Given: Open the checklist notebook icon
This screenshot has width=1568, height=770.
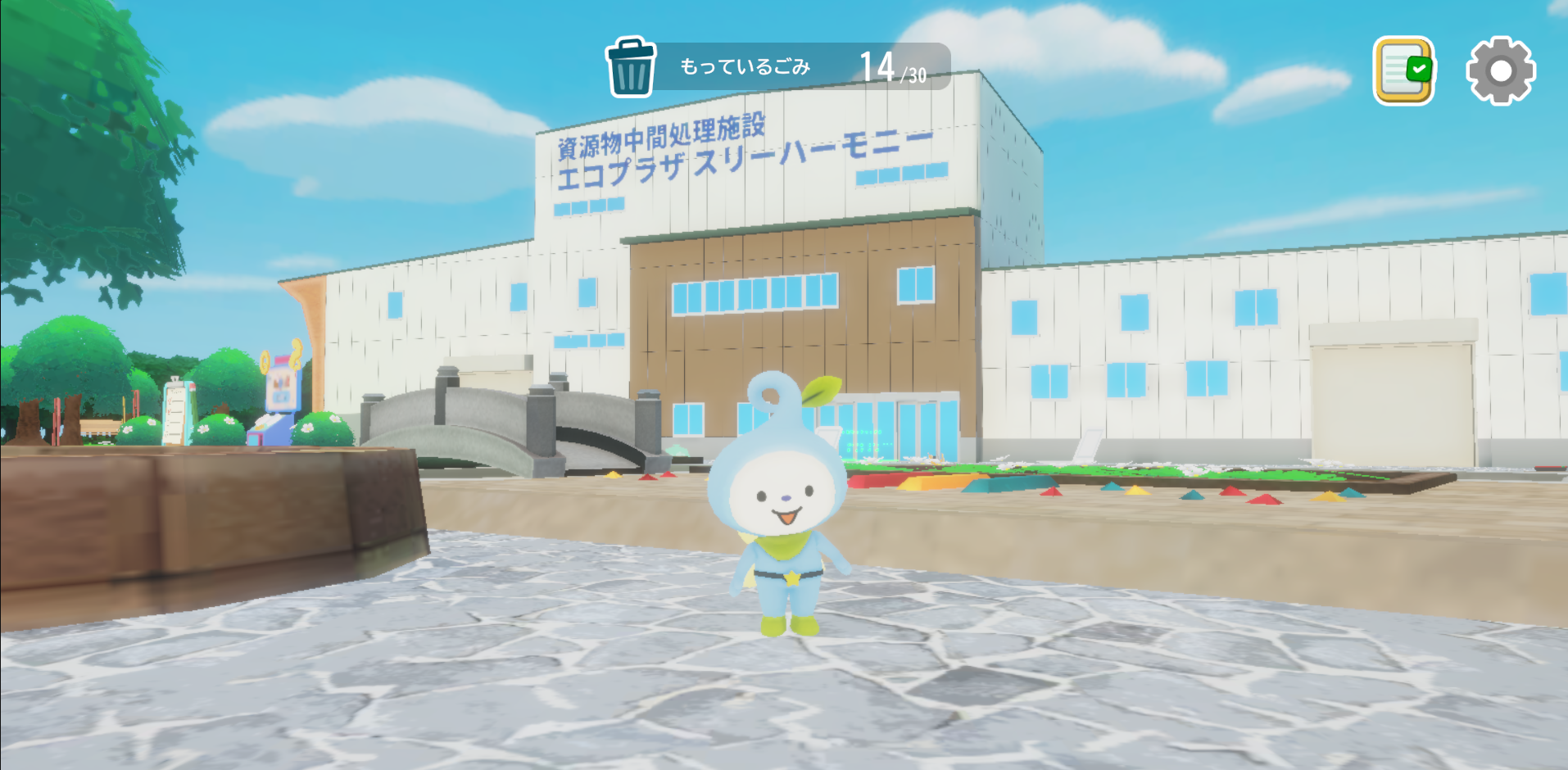Looking at the screenshot, I should 1403,70.
